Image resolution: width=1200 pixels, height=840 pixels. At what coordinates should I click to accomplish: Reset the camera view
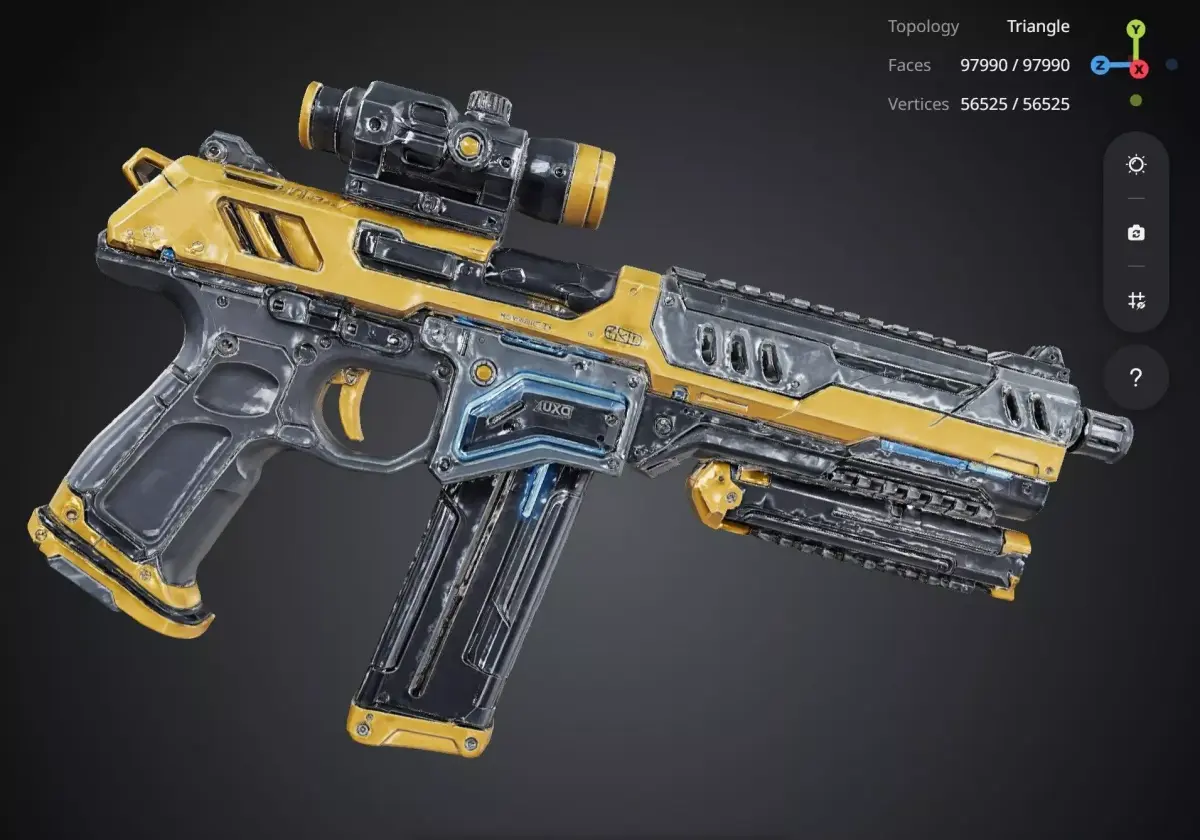pos(1136,233)
